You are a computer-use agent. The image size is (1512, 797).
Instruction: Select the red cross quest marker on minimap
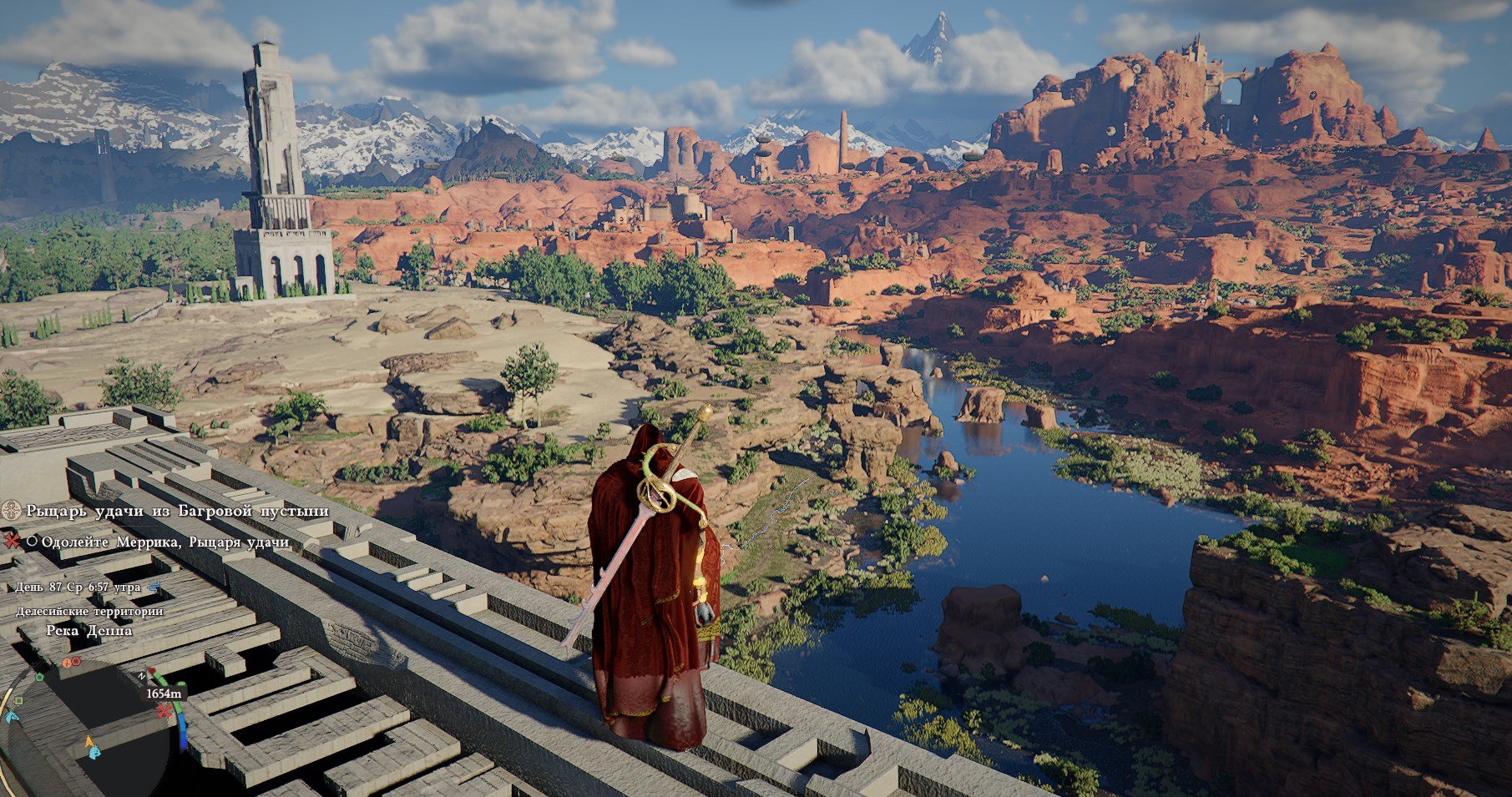164,710
